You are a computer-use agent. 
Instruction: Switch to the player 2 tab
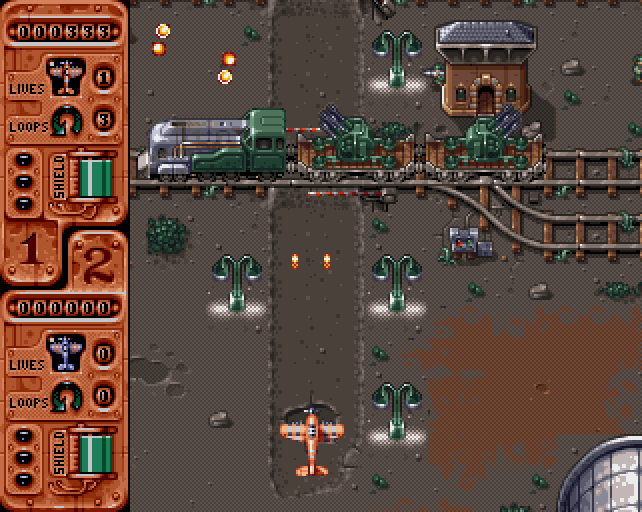[x=97, y=263]
